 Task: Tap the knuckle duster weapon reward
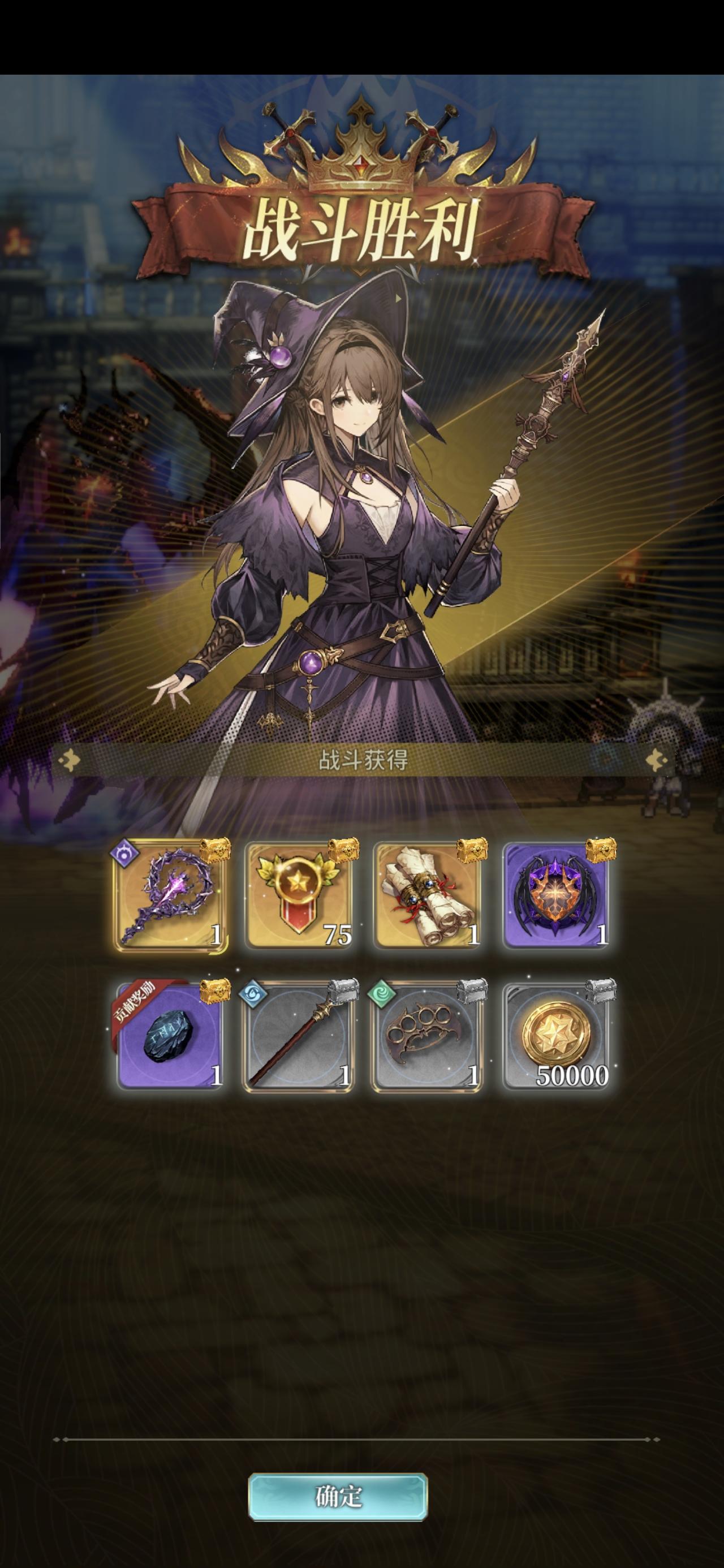[x=428, y=1038]
